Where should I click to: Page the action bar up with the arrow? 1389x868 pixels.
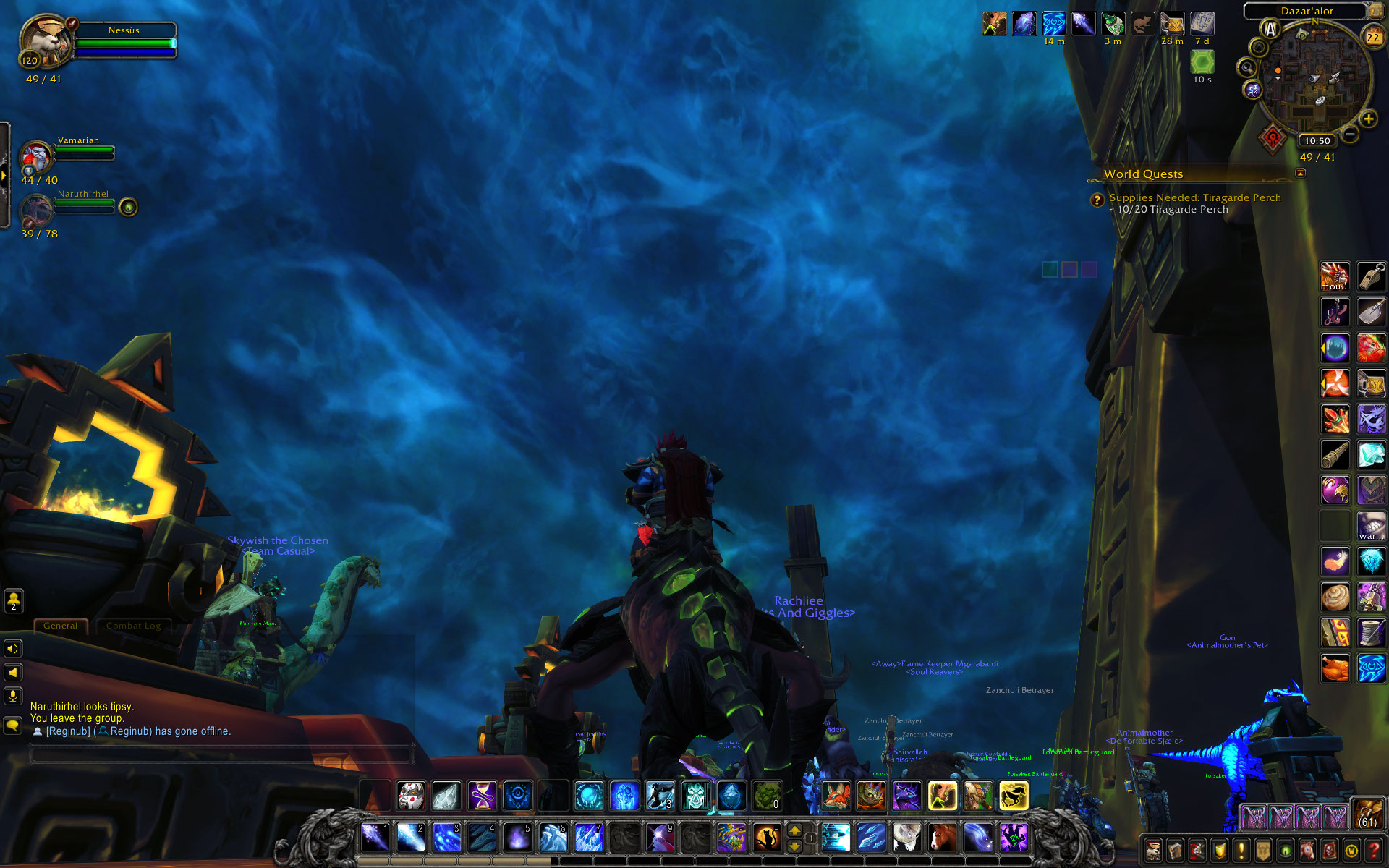tap(794, 830)
